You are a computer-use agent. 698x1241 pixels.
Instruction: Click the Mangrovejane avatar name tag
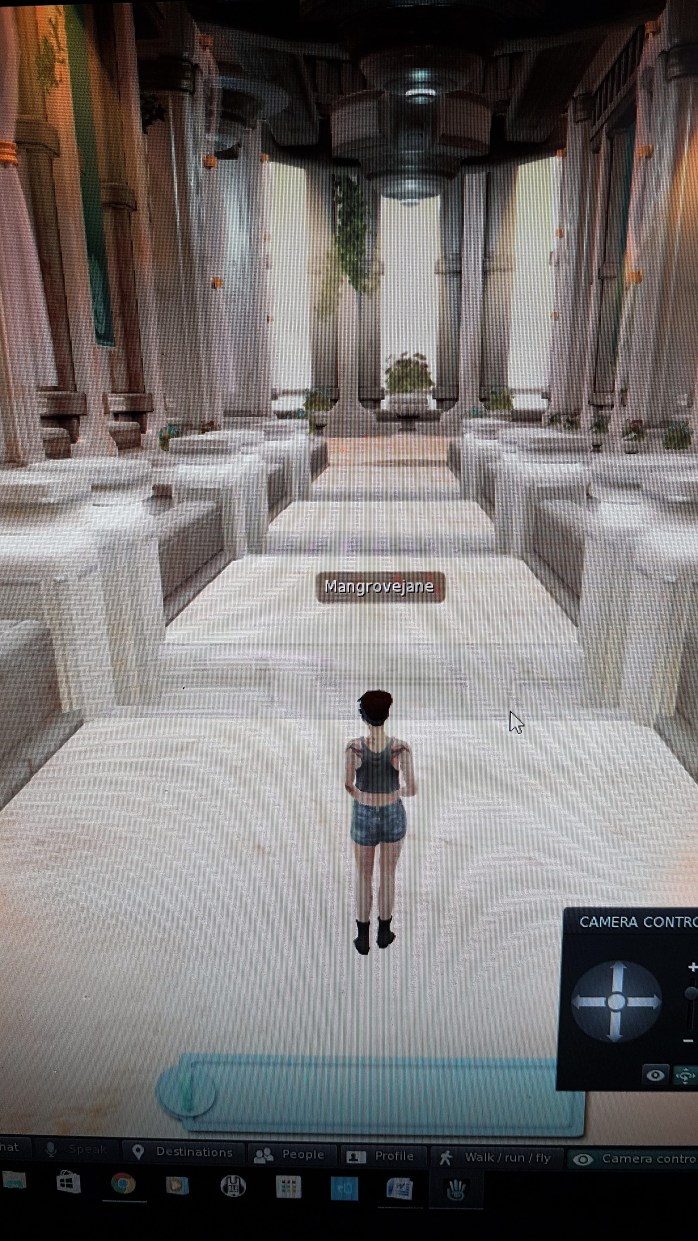[380, 587]
